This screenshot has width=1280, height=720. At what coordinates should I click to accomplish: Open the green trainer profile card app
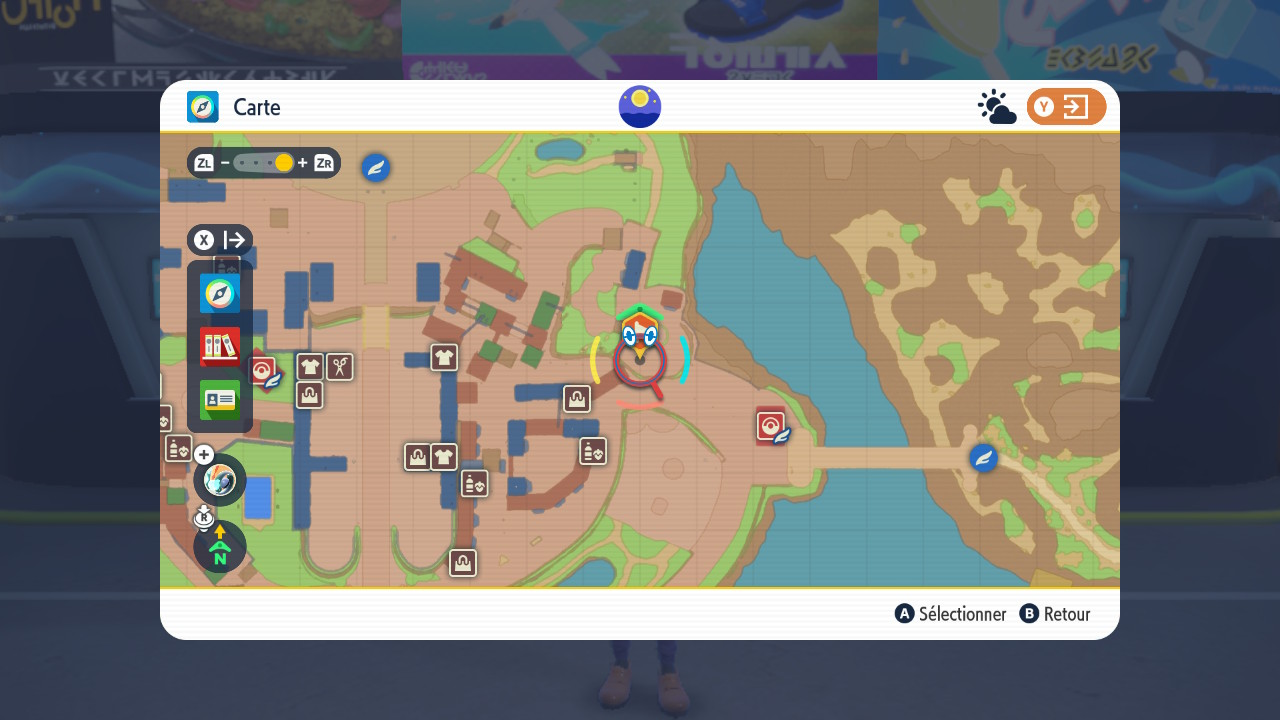[219, 400]
